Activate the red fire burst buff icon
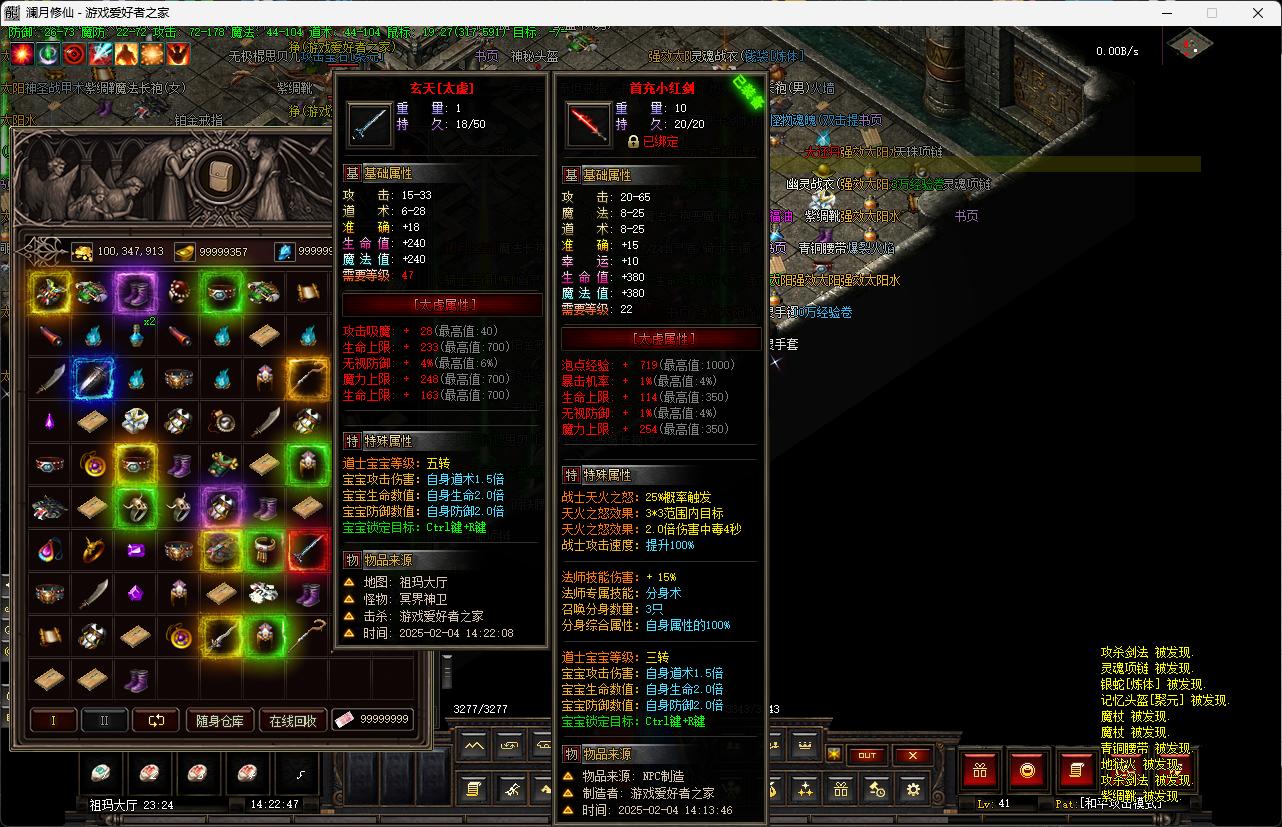The width and height of the screenshot is (1282, 827). point(22,53)
